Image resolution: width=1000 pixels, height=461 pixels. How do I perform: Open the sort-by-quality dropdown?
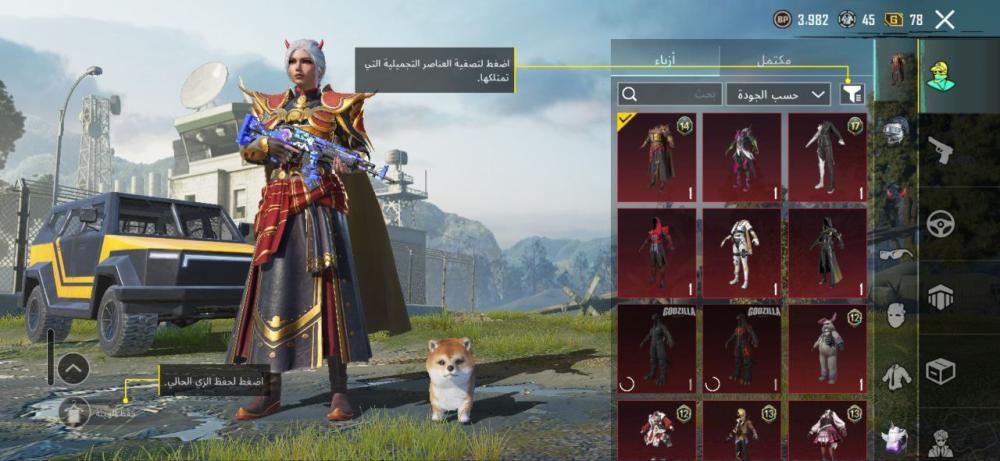779,94
